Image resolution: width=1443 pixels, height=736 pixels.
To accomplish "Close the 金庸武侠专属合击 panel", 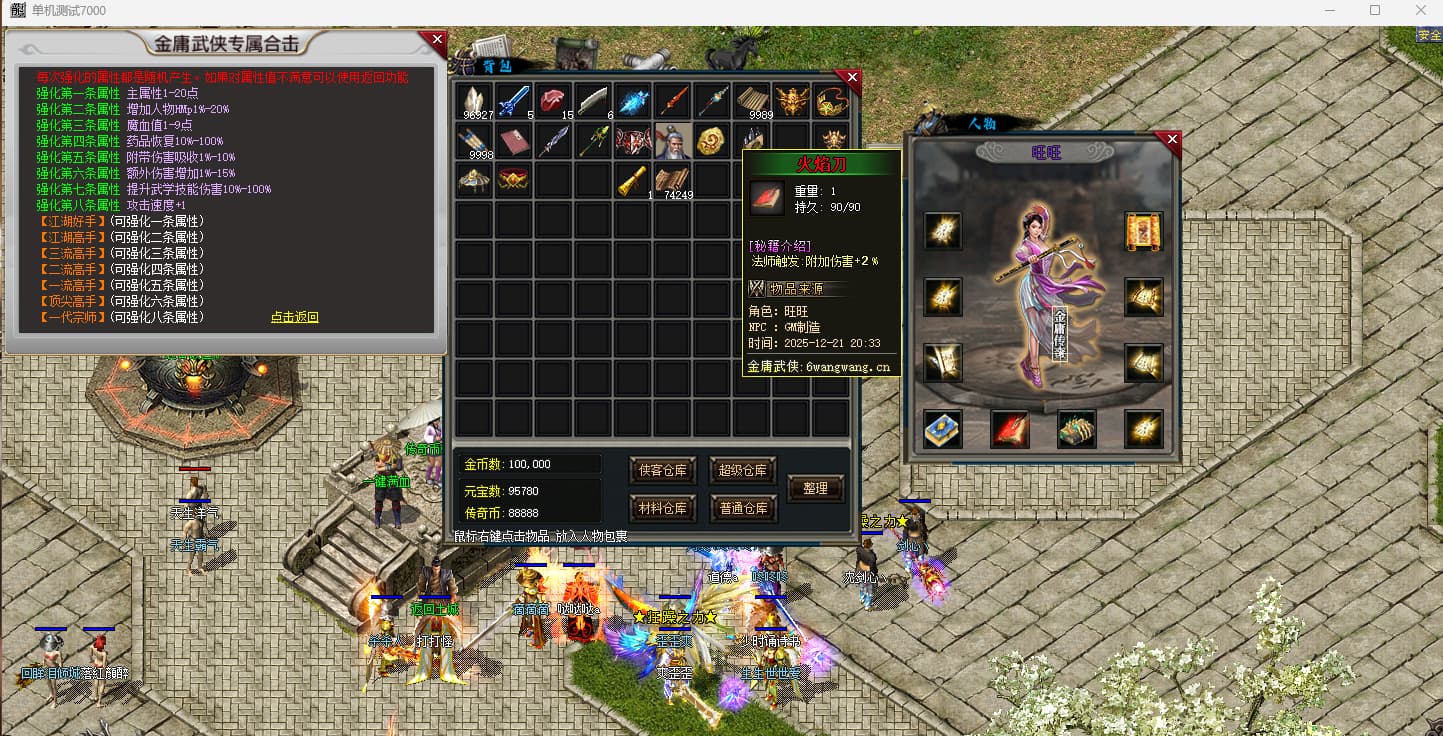I will [x=437, y=41].
